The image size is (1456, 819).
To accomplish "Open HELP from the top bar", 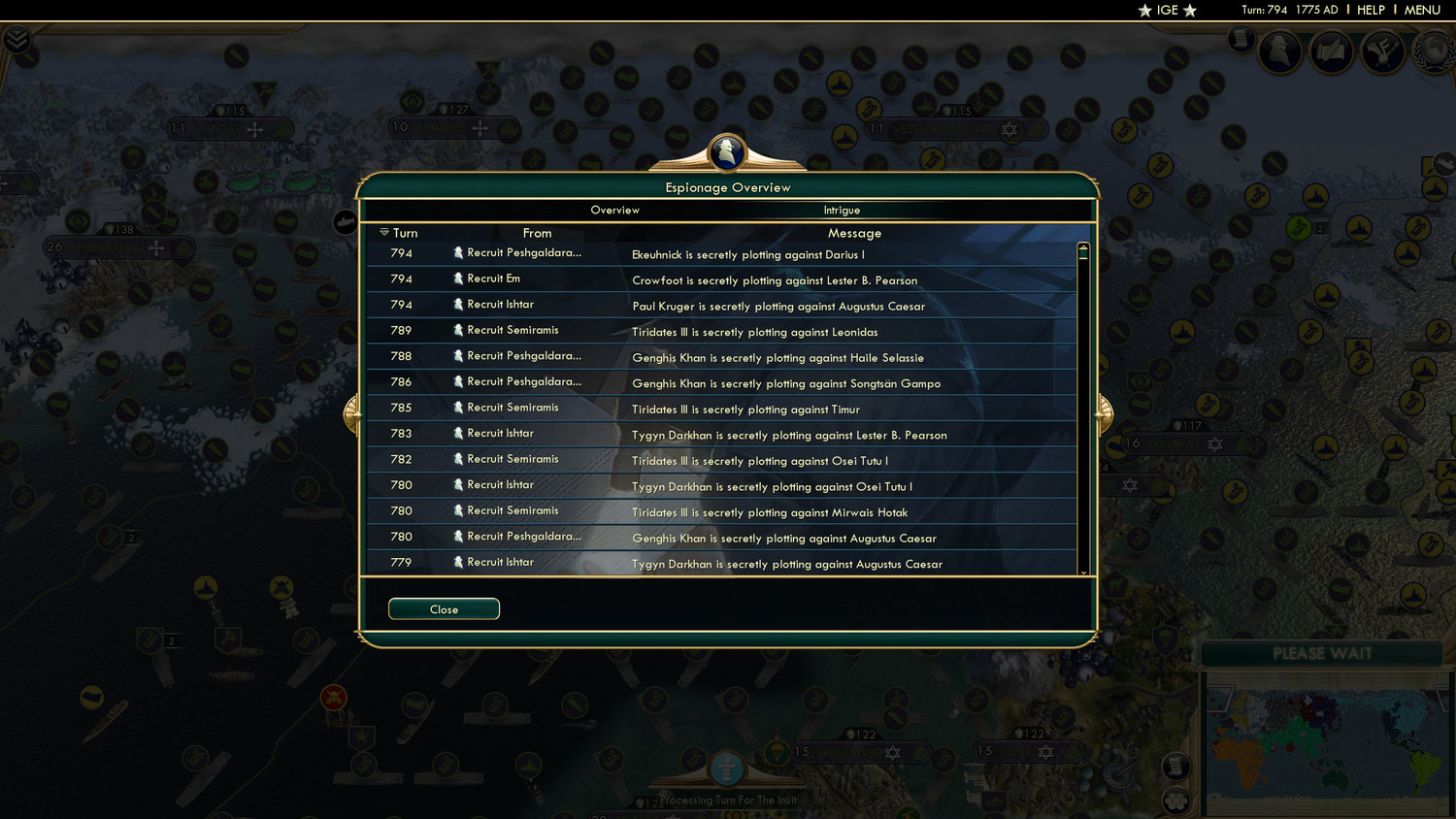I will point(1372,10).
